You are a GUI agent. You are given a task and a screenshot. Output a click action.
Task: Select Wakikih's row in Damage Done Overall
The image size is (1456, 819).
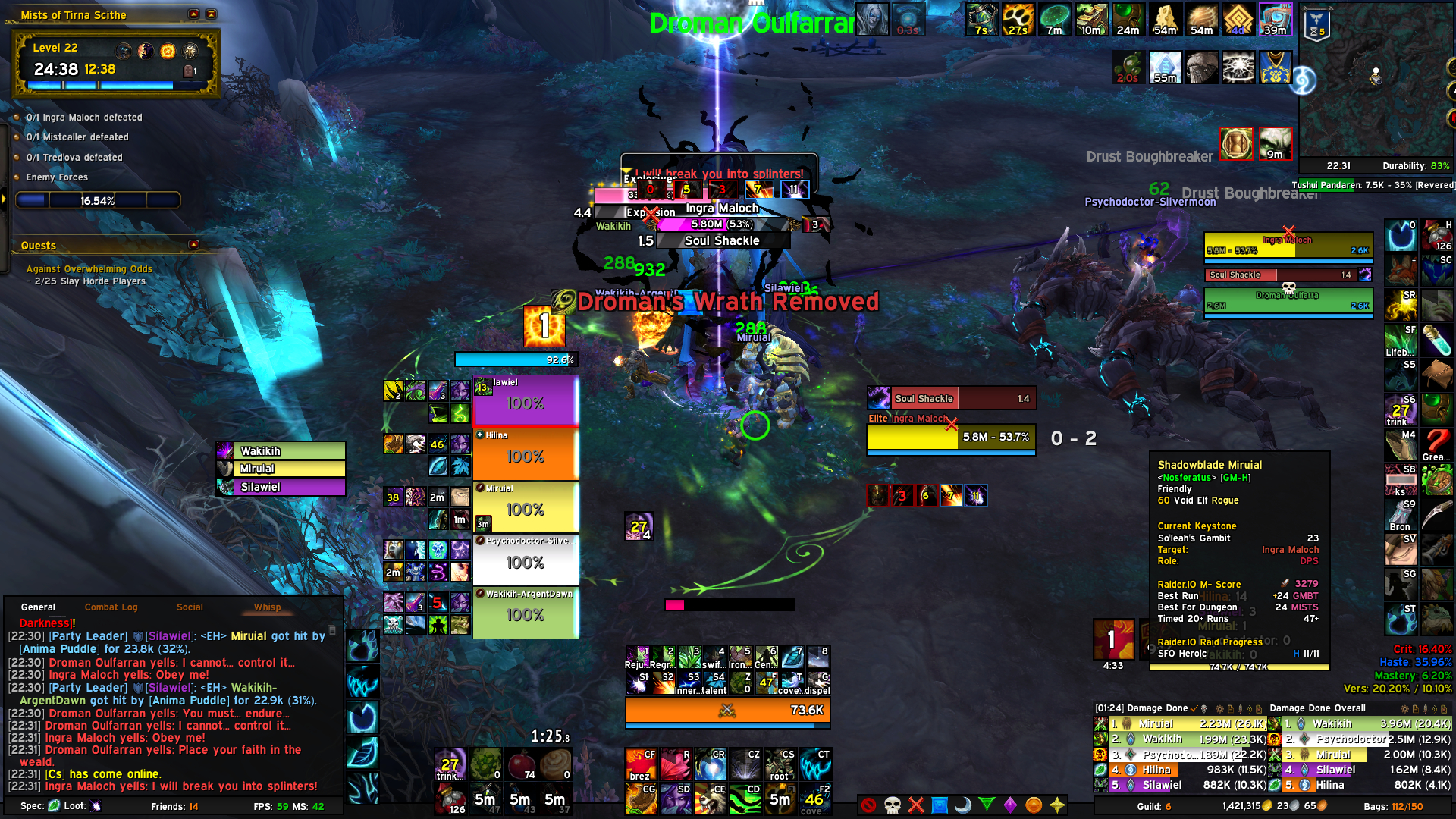[1363, 724]
